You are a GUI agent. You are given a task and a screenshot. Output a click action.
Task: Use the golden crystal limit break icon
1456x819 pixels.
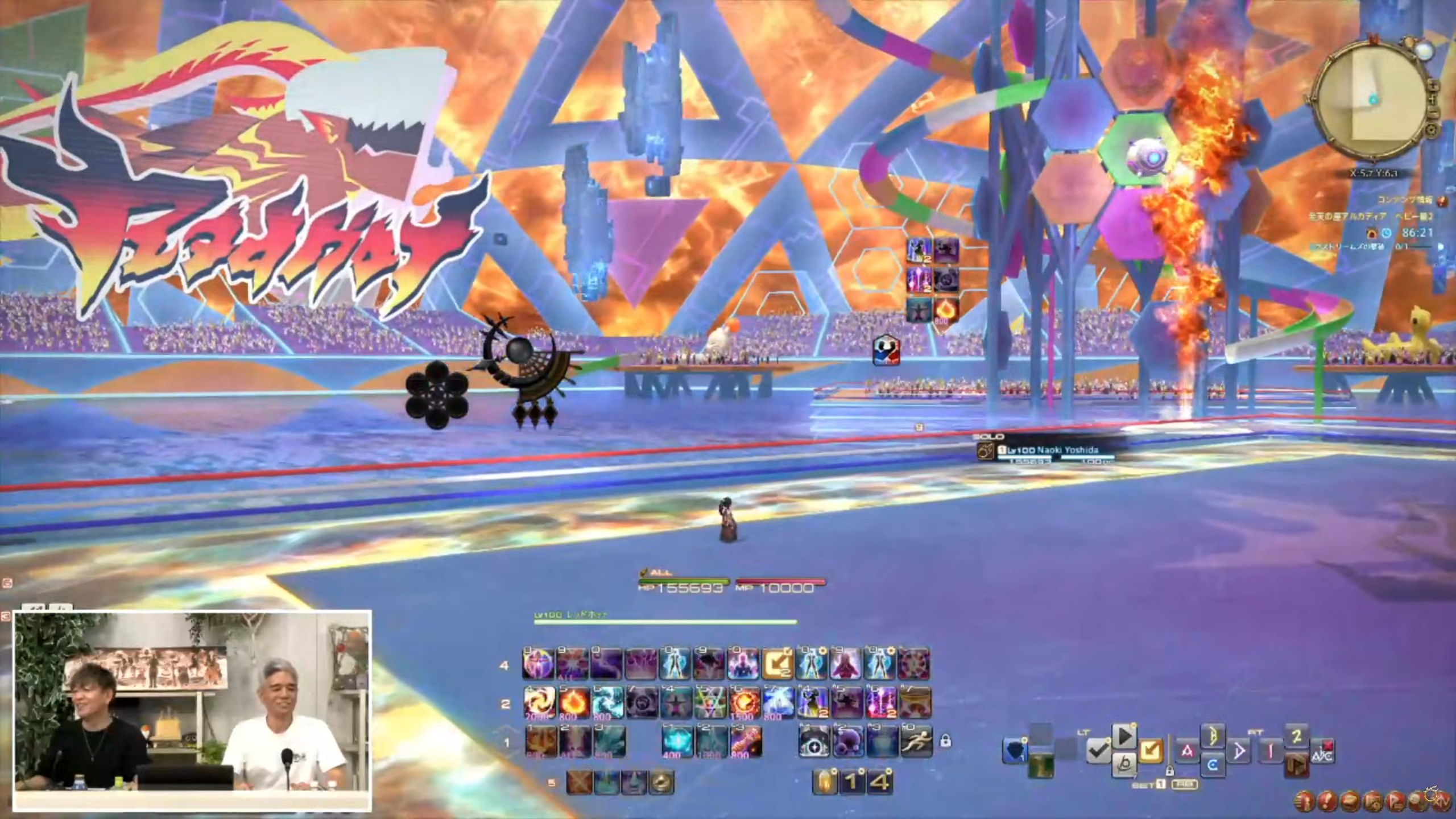click(x=825, y=782)
